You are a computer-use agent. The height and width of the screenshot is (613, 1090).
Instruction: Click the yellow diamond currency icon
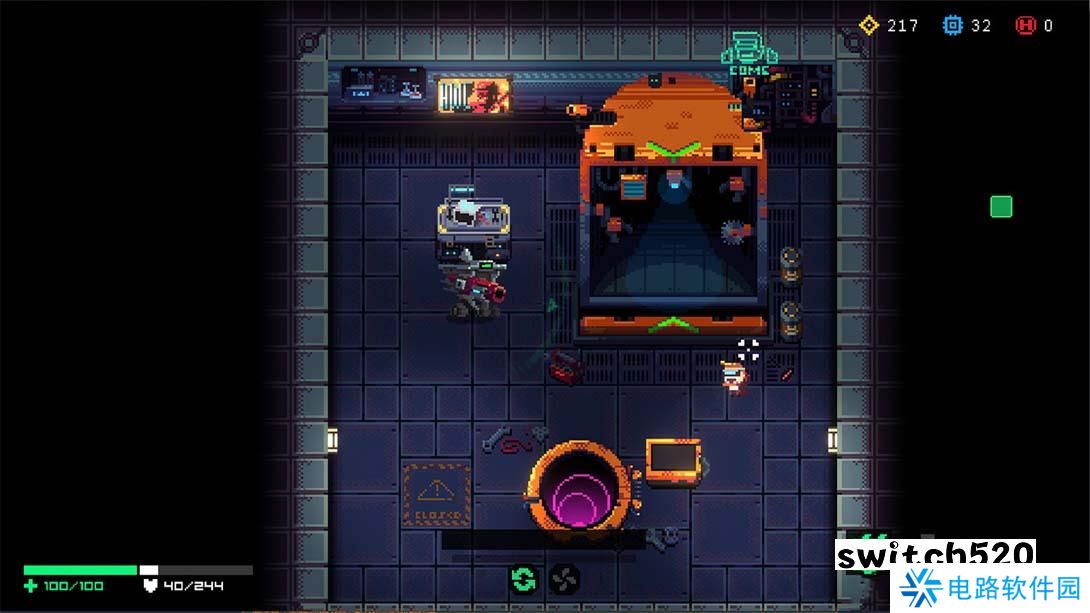(869, 25)
